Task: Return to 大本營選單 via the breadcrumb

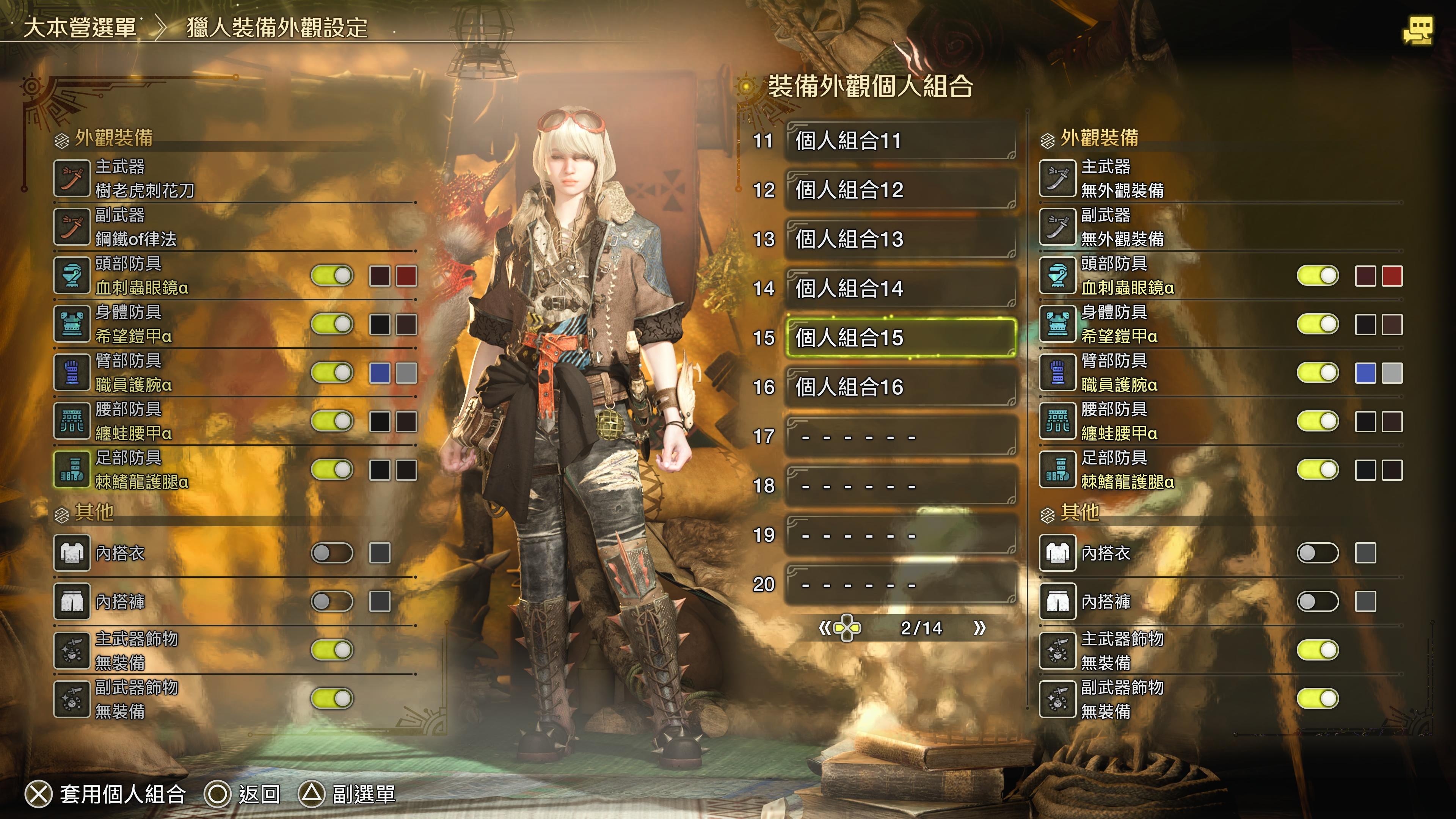Action: [80, 27]
